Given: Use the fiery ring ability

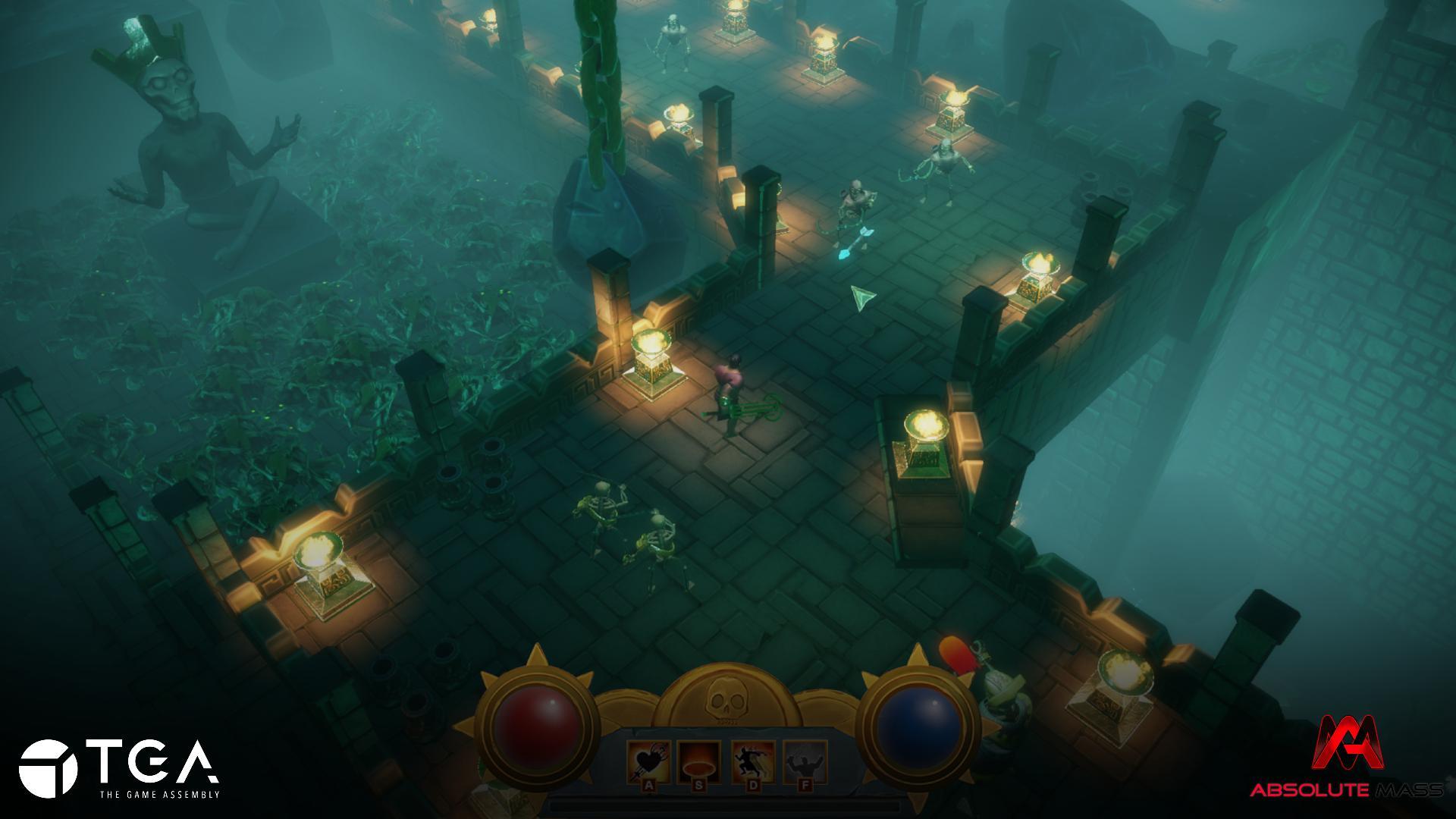Looking at the screenshot, I should 699,761.
